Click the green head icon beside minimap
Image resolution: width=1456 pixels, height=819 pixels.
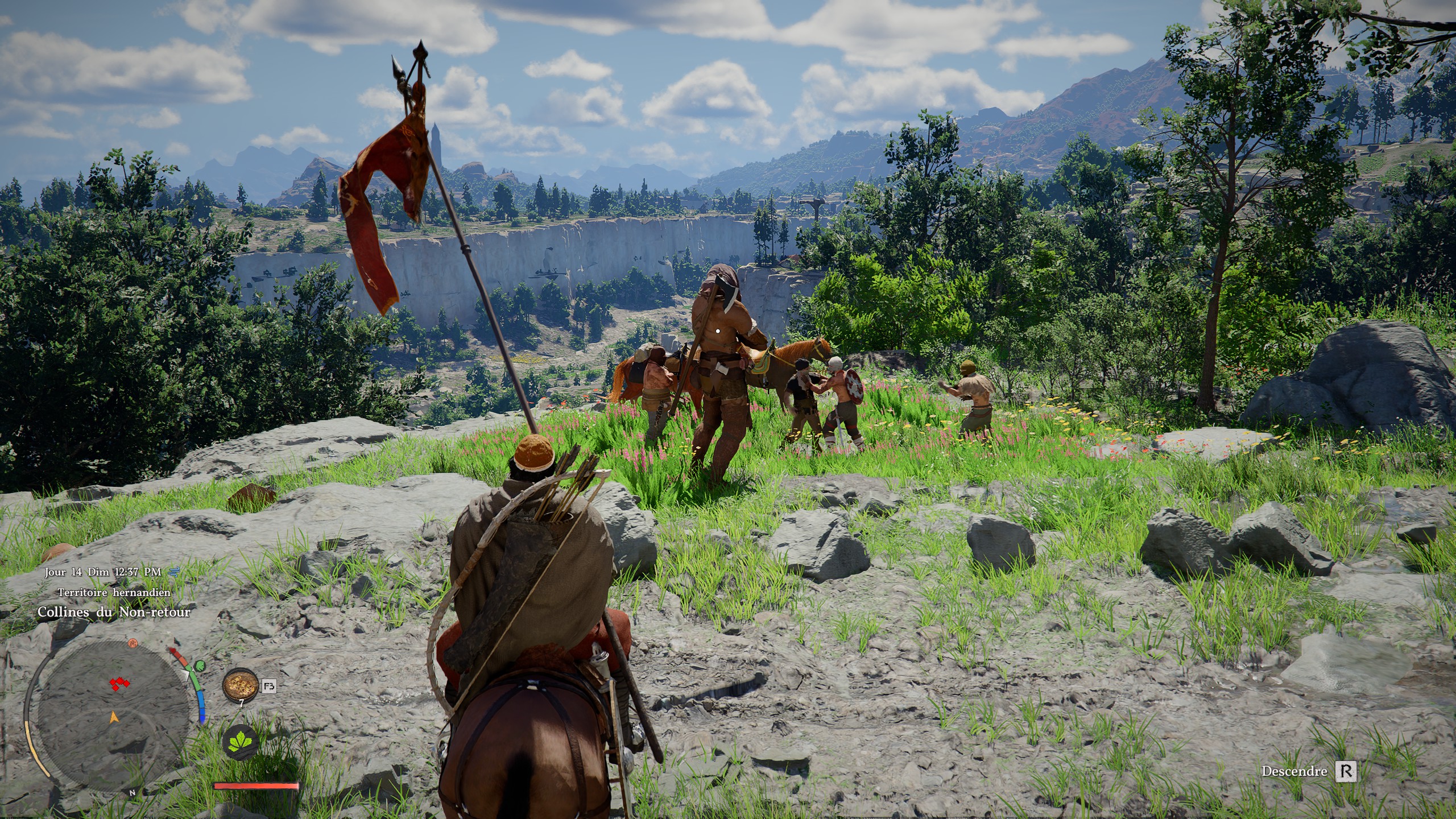point(199,666)
